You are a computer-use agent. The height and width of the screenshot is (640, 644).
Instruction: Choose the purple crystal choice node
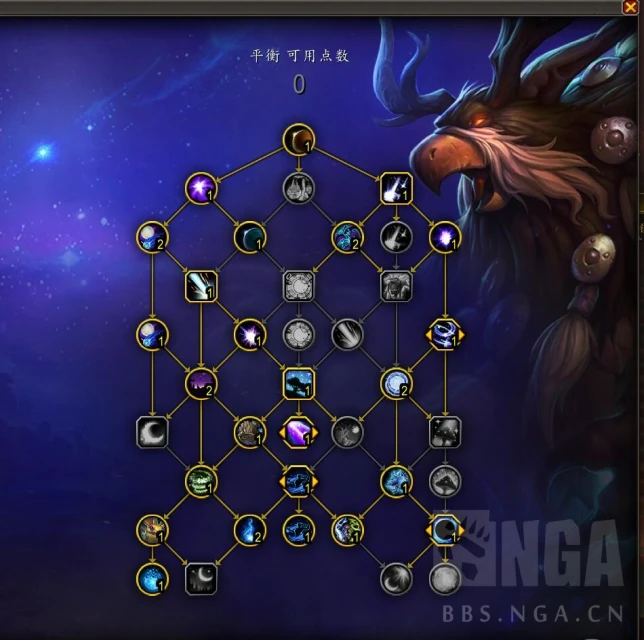tap(298, 431)
